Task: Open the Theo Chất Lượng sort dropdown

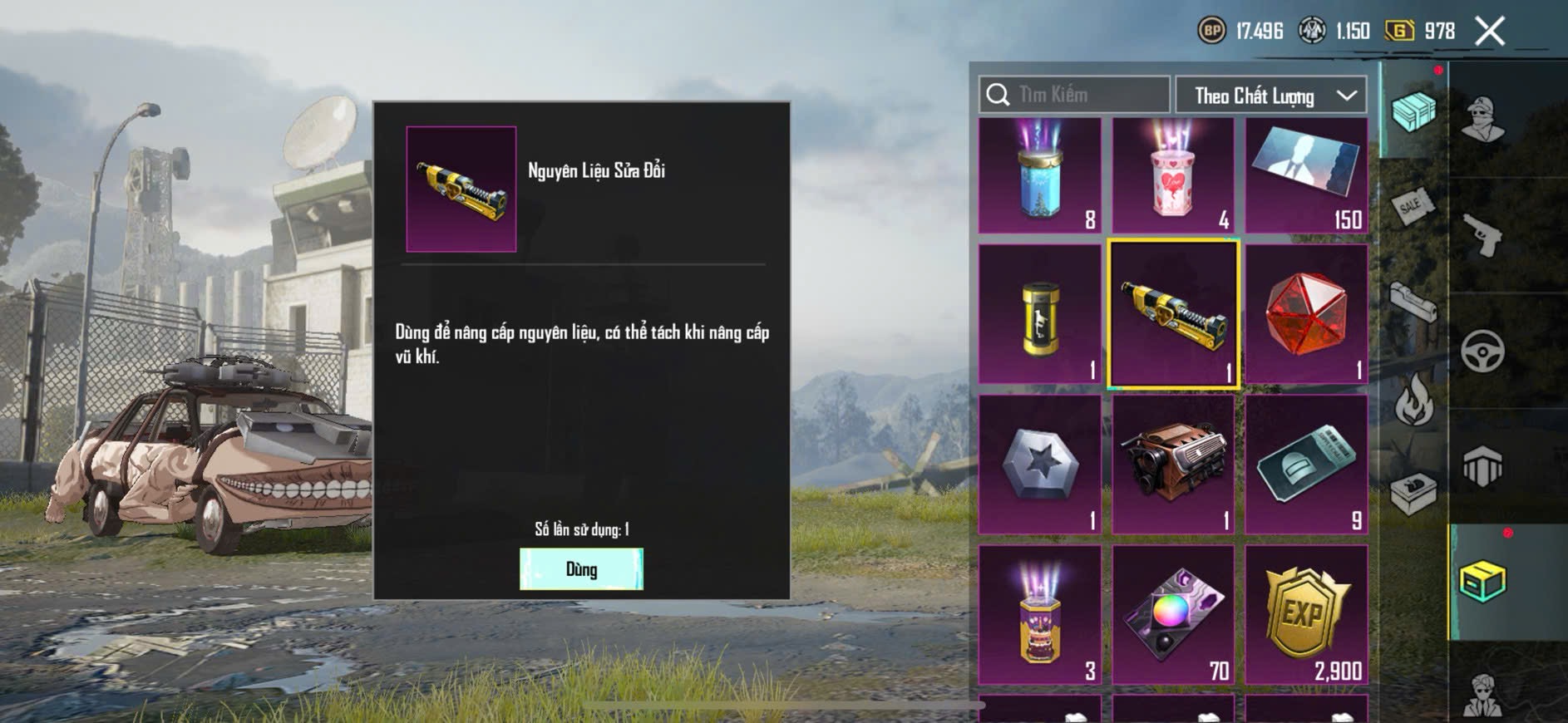Action: click(x=1270, y=96)
